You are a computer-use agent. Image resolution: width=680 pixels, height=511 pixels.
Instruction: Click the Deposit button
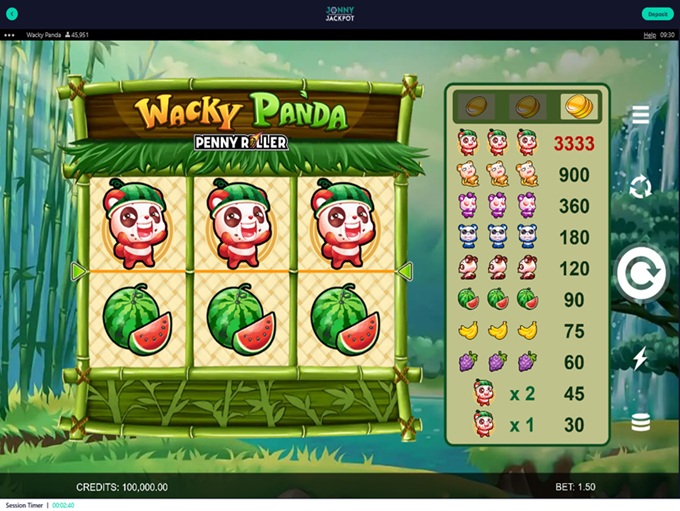657,14
